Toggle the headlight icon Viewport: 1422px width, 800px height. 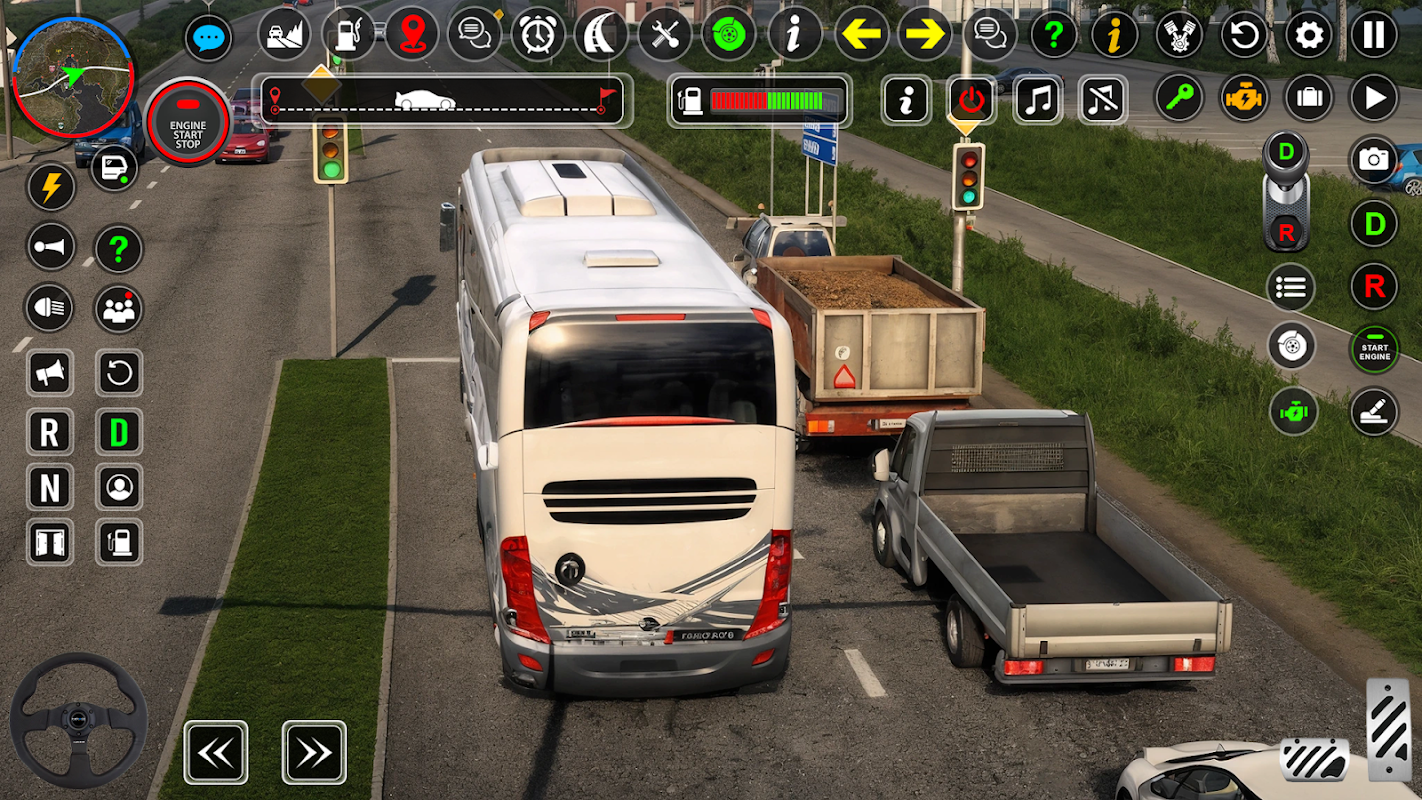[x=50, y=309]
